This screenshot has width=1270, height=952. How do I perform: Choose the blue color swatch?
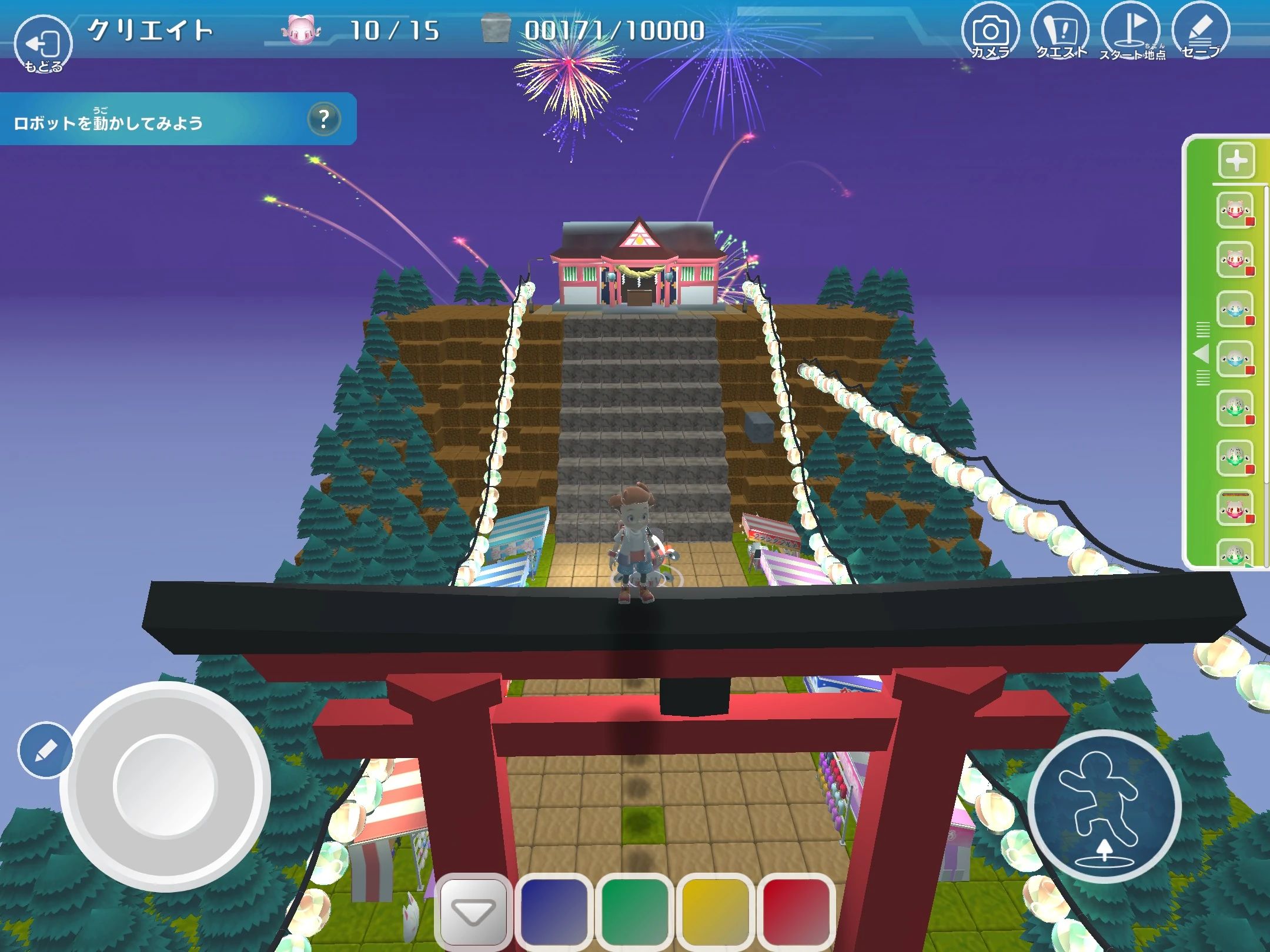tap(554, 912)
